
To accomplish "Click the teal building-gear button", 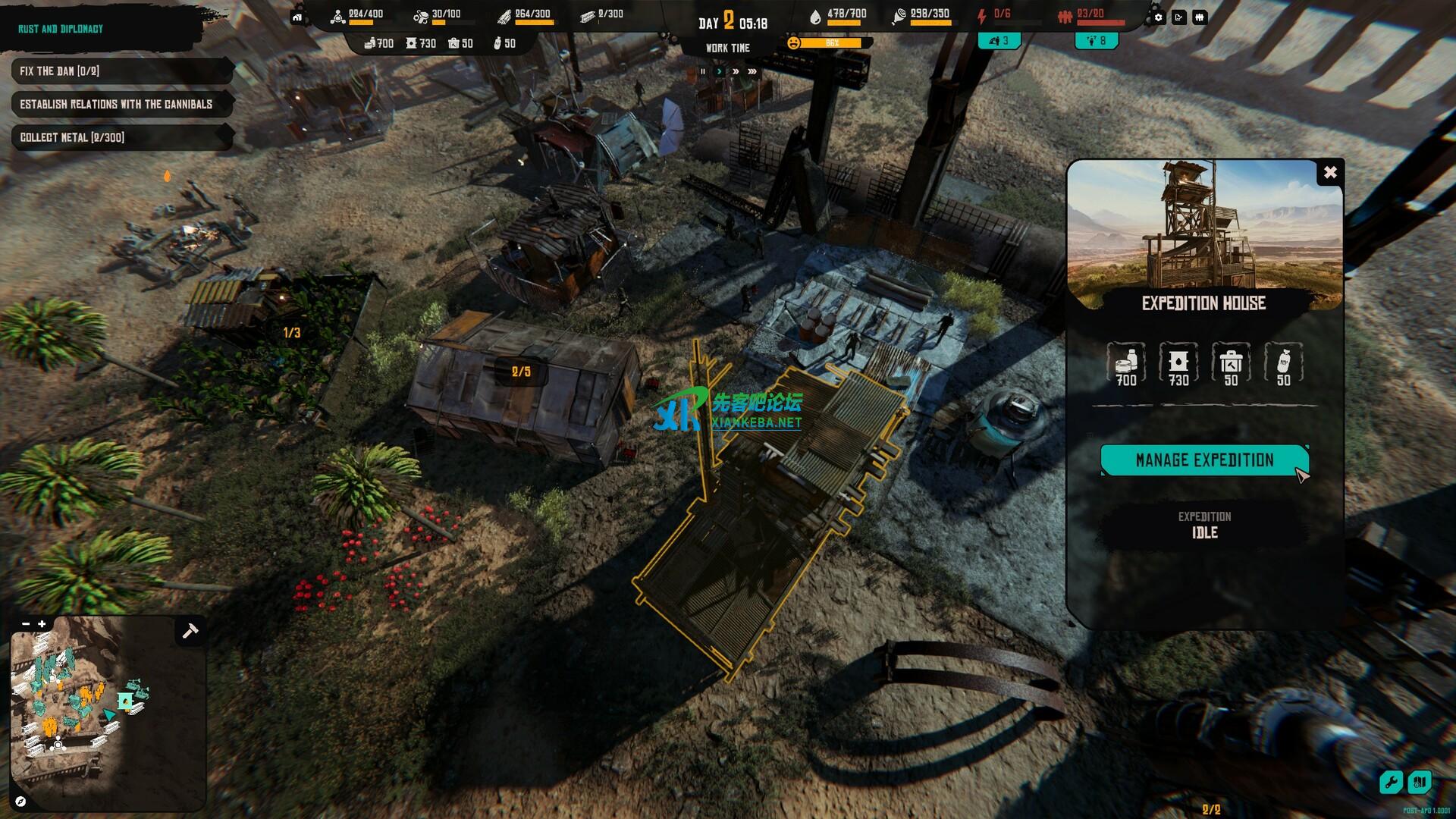I will 1419,782.
